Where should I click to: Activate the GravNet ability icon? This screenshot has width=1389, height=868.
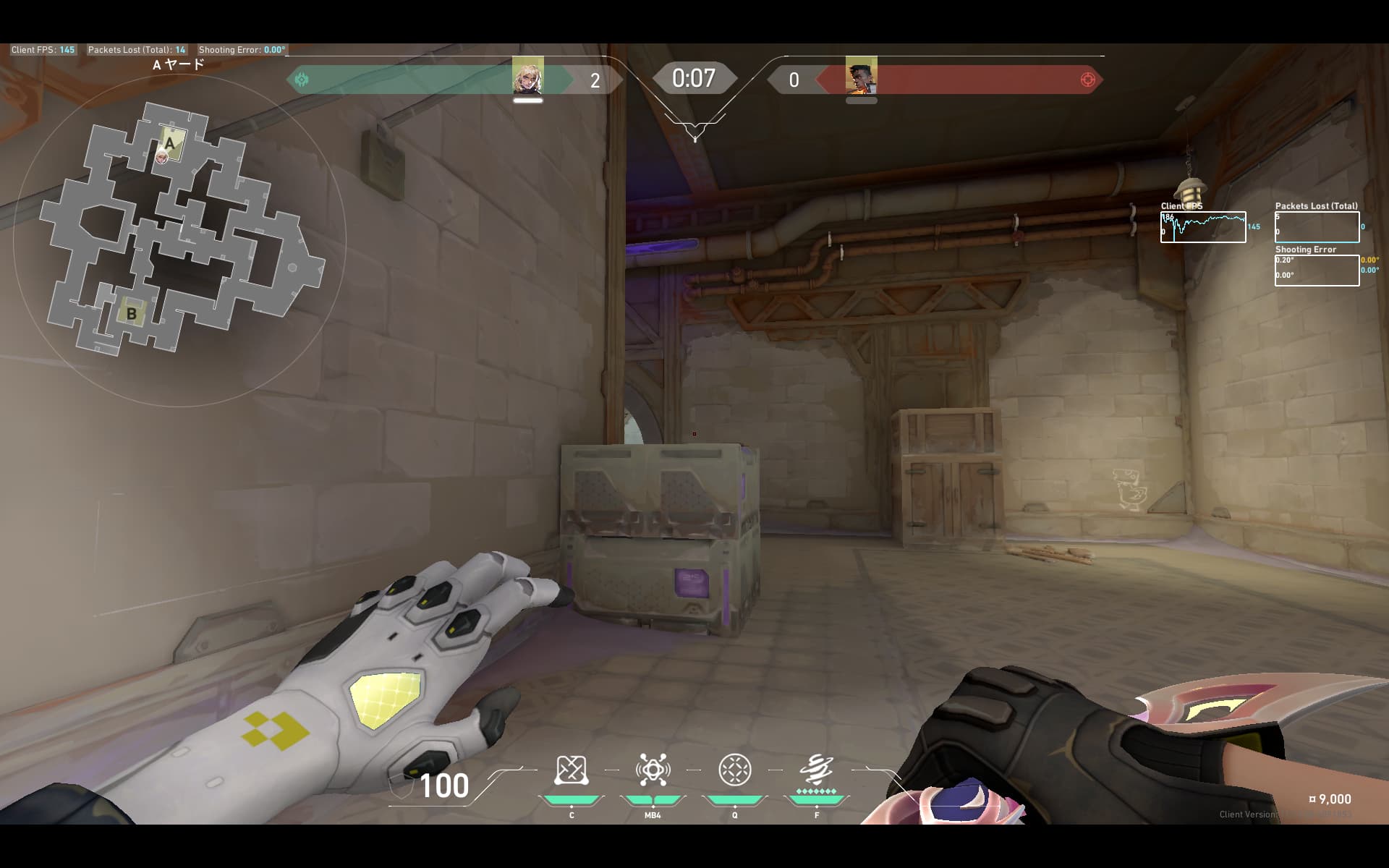571,770
